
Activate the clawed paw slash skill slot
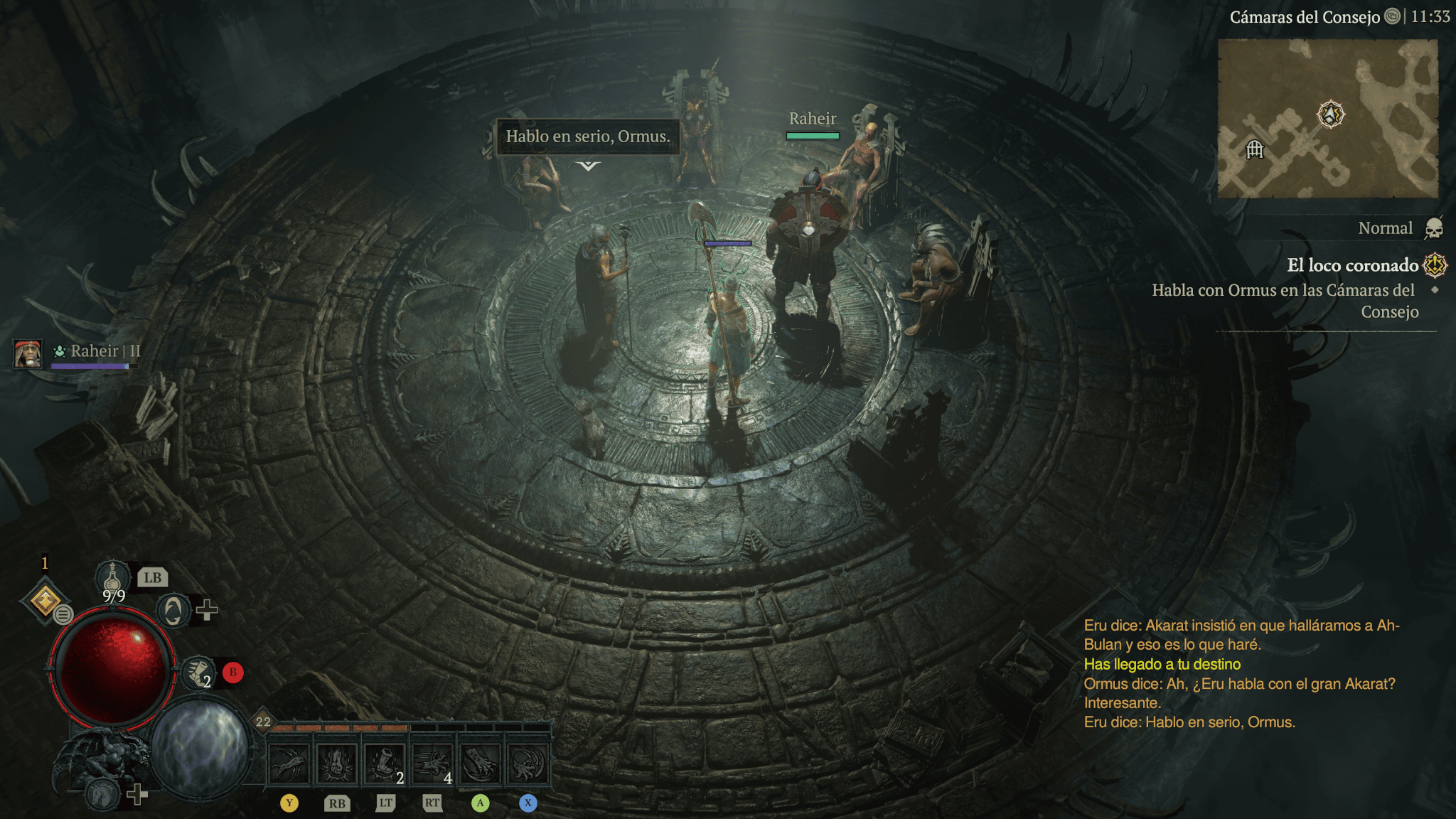point(481,764)
